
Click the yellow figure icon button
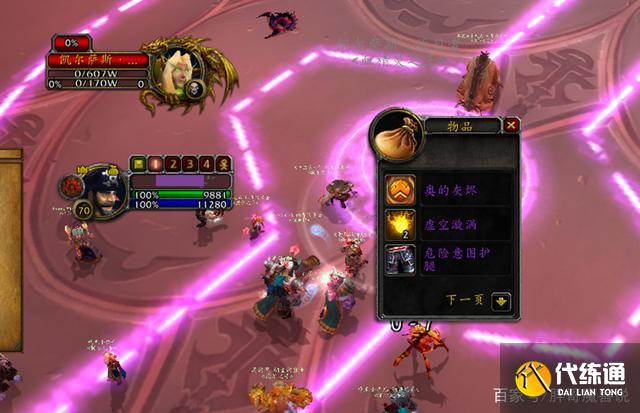(223, 163)
